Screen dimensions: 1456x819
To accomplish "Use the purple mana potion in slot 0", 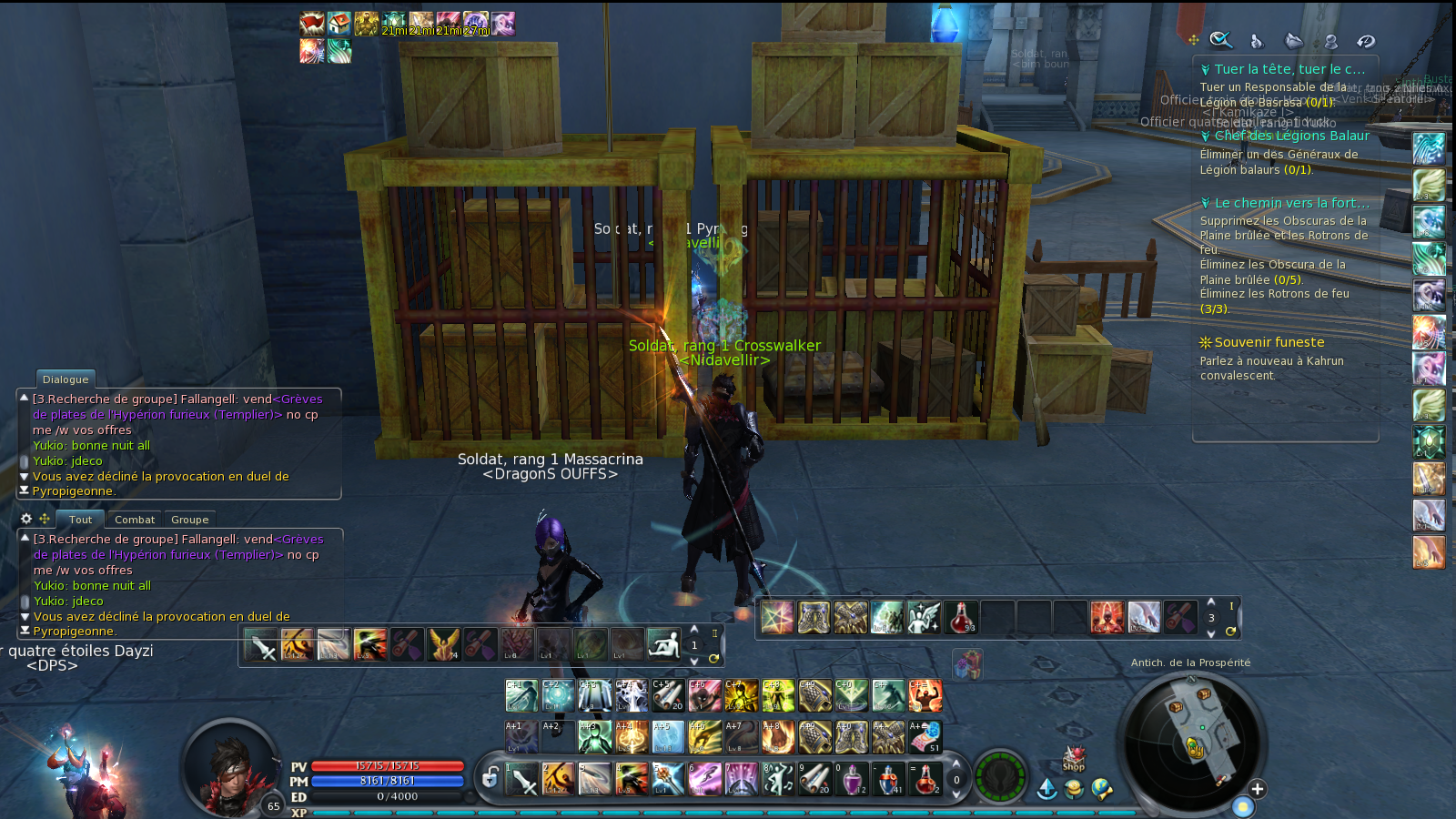I will pos(852,779).
